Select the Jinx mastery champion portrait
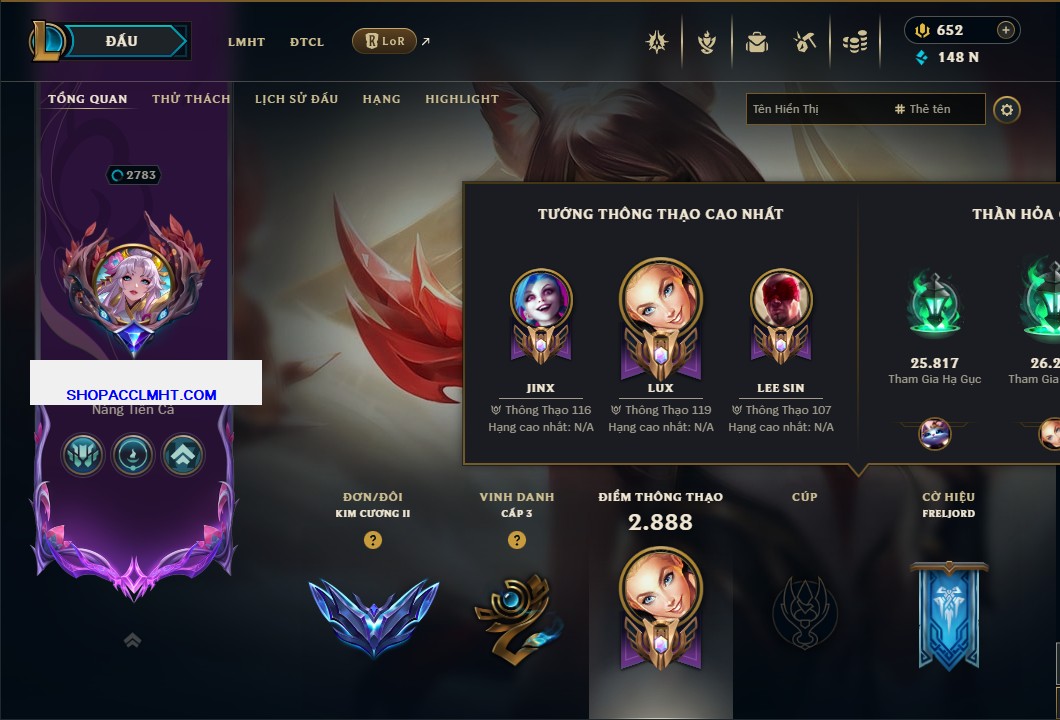Screen dimensions: 1060x720 [541, 299]
